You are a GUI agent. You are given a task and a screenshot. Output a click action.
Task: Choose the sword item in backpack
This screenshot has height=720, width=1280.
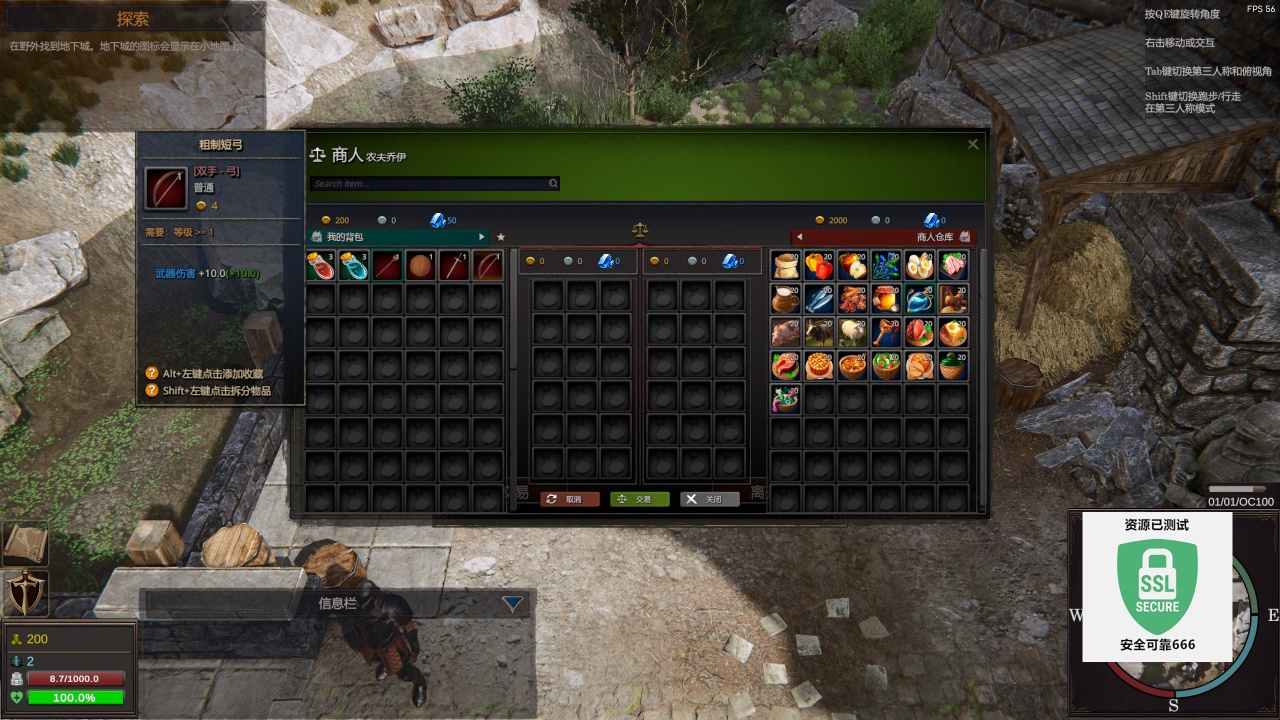(x=455, y=266)
